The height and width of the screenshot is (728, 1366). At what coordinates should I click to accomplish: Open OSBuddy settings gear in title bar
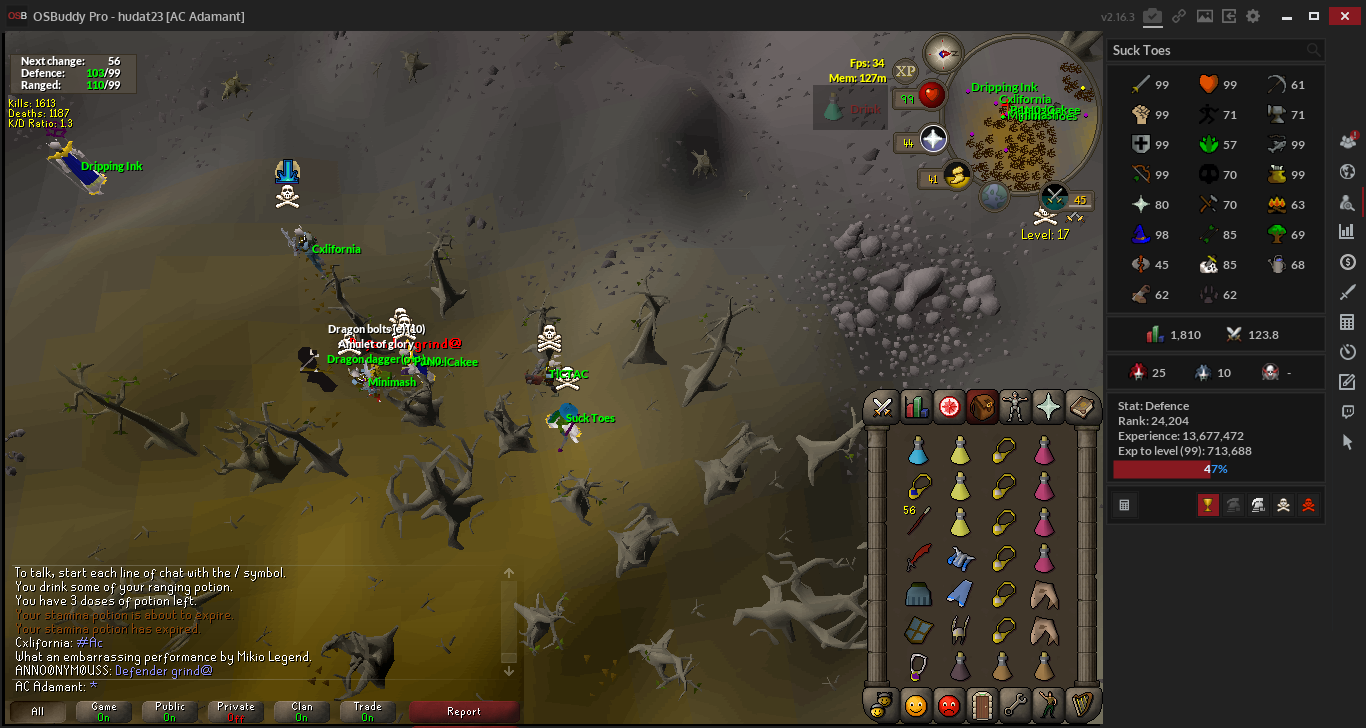(1253, 16)
